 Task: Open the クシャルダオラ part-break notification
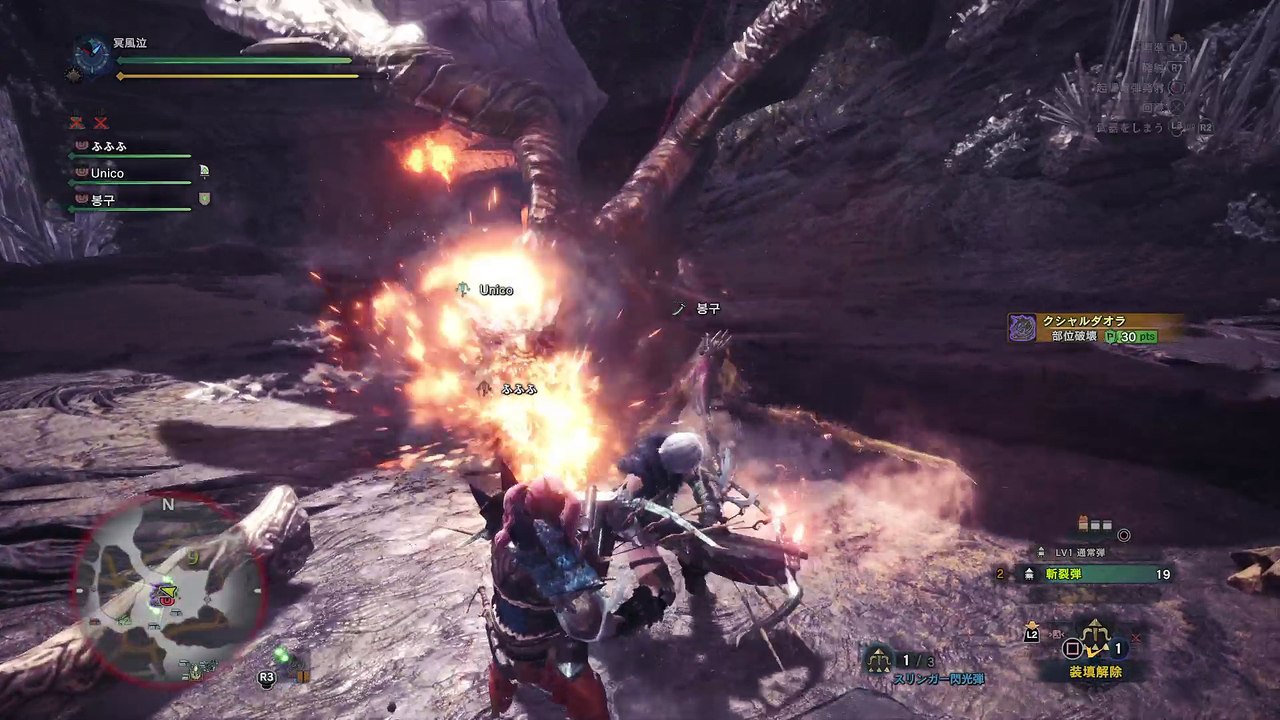[x=1096, y=328]
